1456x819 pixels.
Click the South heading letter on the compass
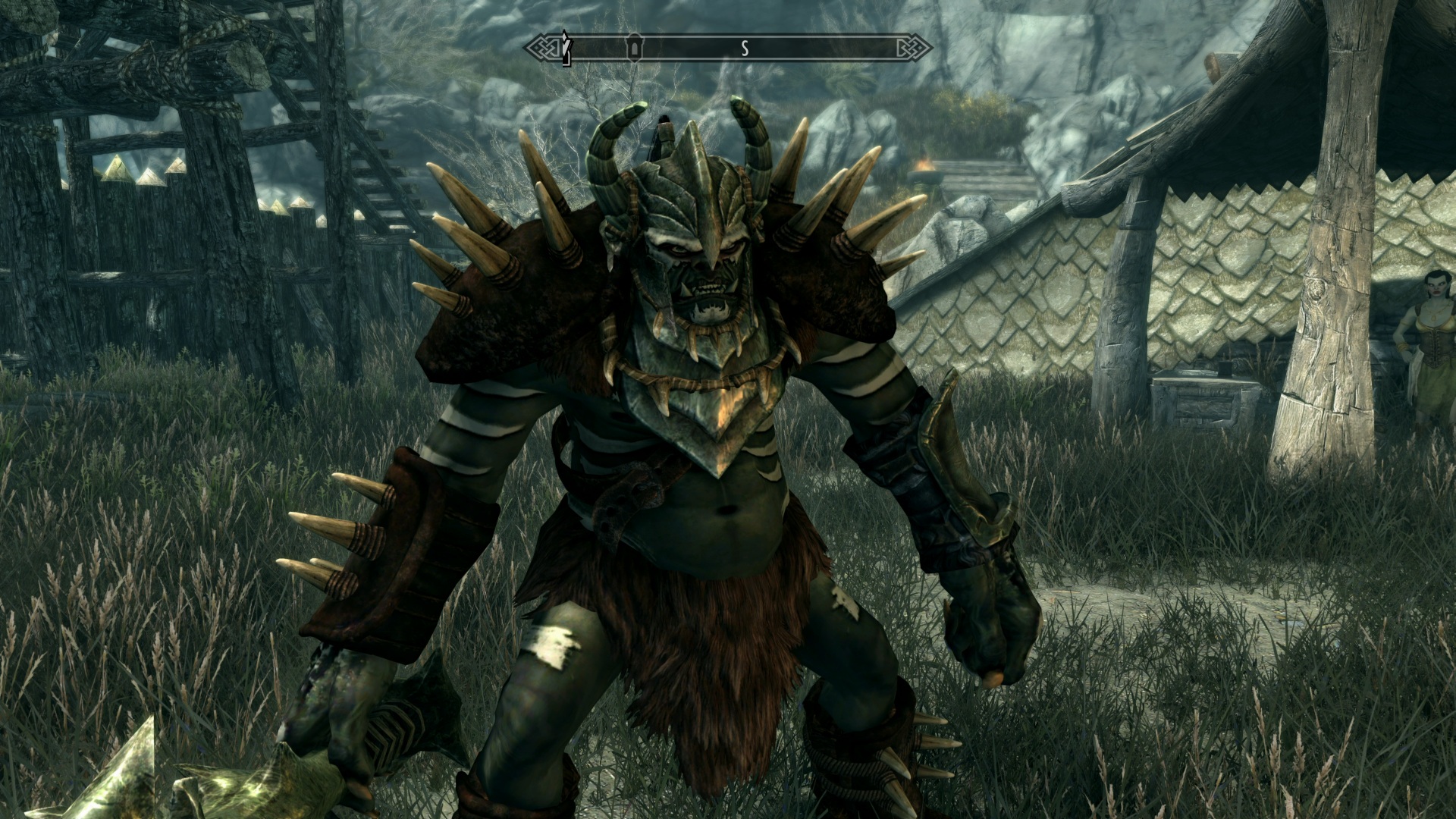(745, 49)
